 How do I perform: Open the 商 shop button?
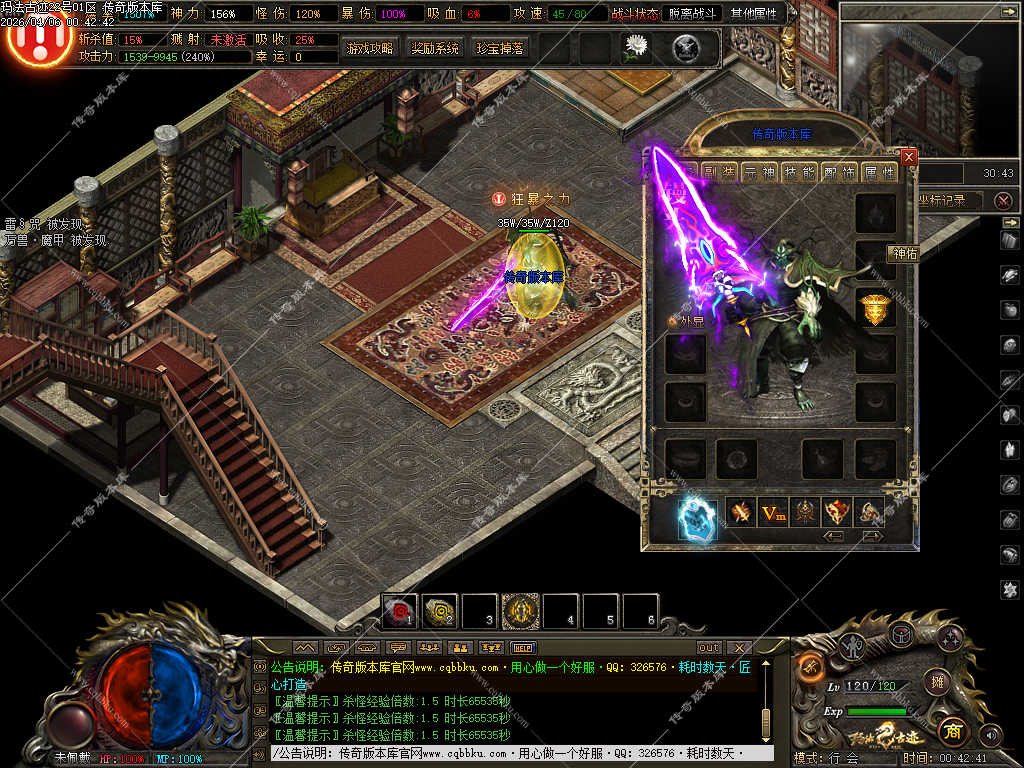(x=953, y=729)
